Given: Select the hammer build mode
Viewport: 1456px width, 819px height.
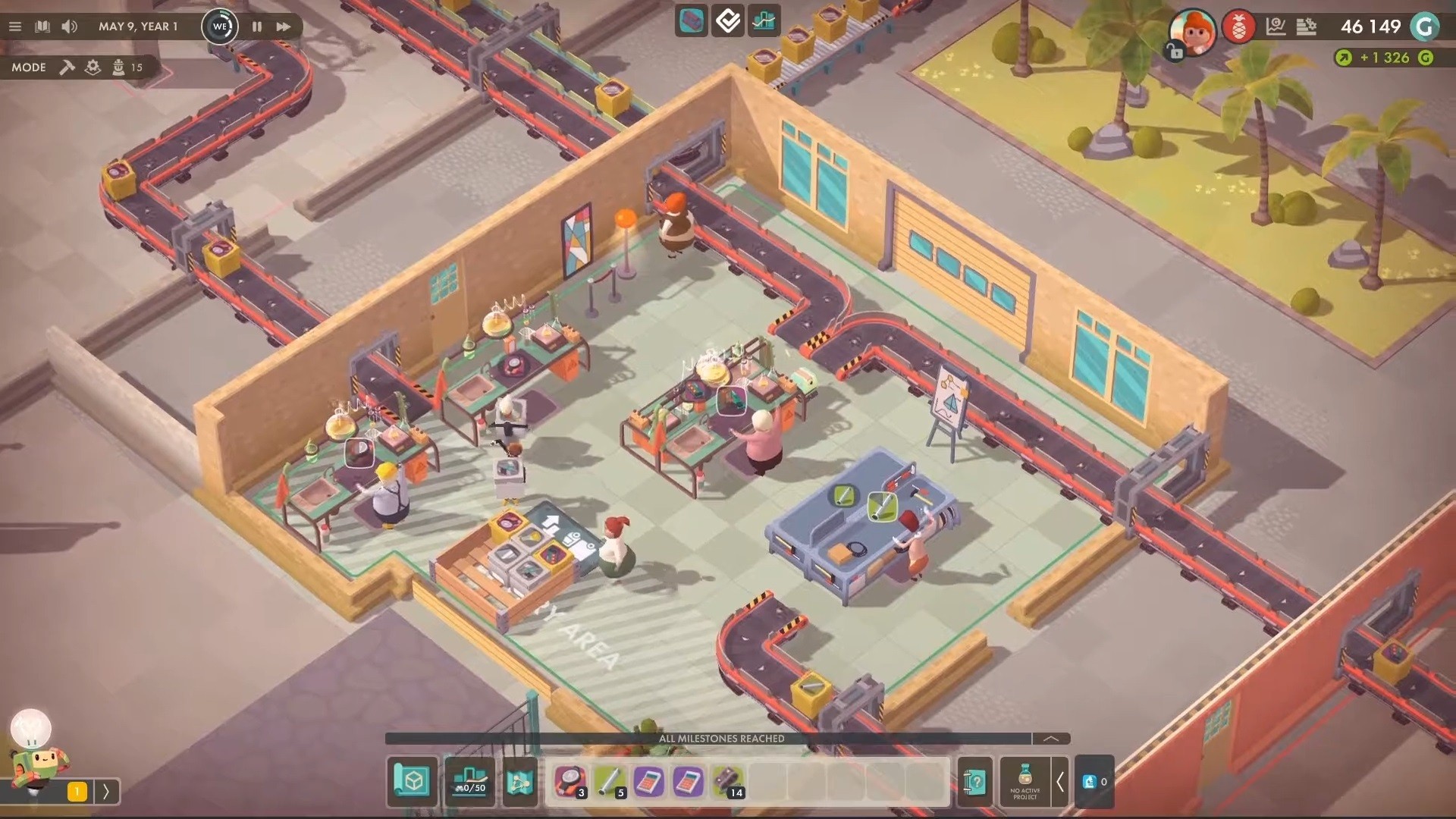Looking at the screenshot, I should click(x=67, y=67).
